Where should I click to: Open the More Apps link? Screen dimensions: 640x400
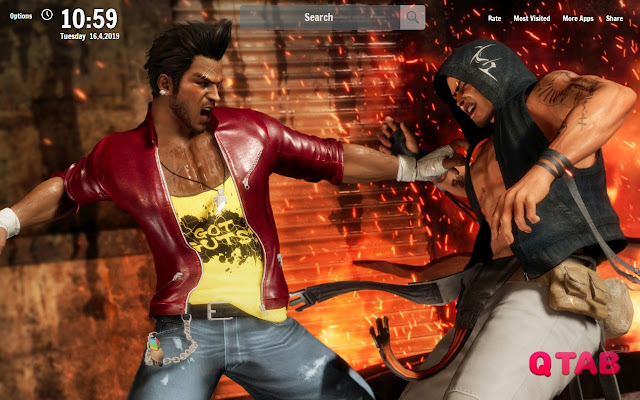pyautogui.click(x=578, y=18)
